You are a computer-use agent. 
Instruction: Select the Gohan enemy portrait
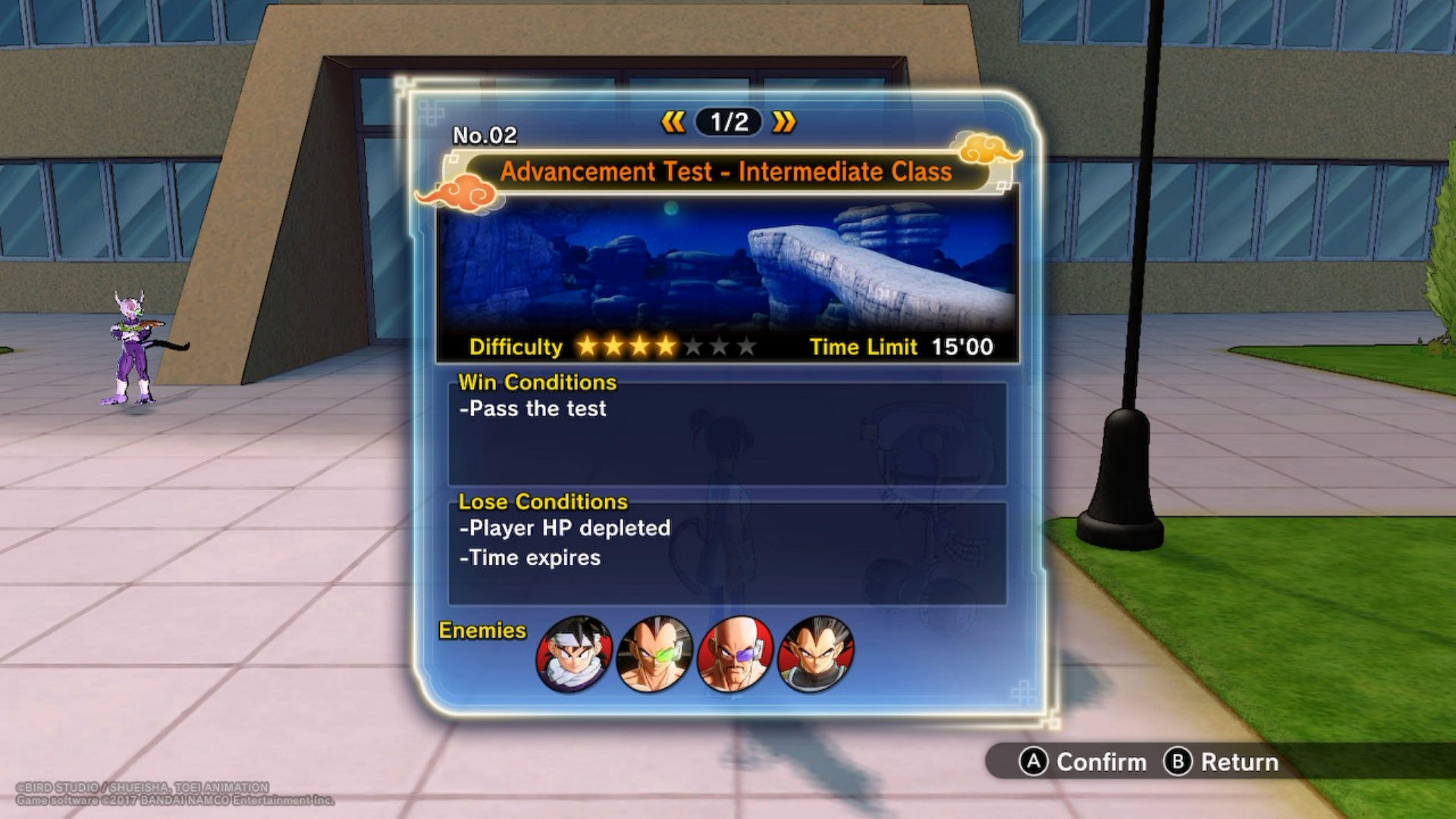click(x=574, y=654)
